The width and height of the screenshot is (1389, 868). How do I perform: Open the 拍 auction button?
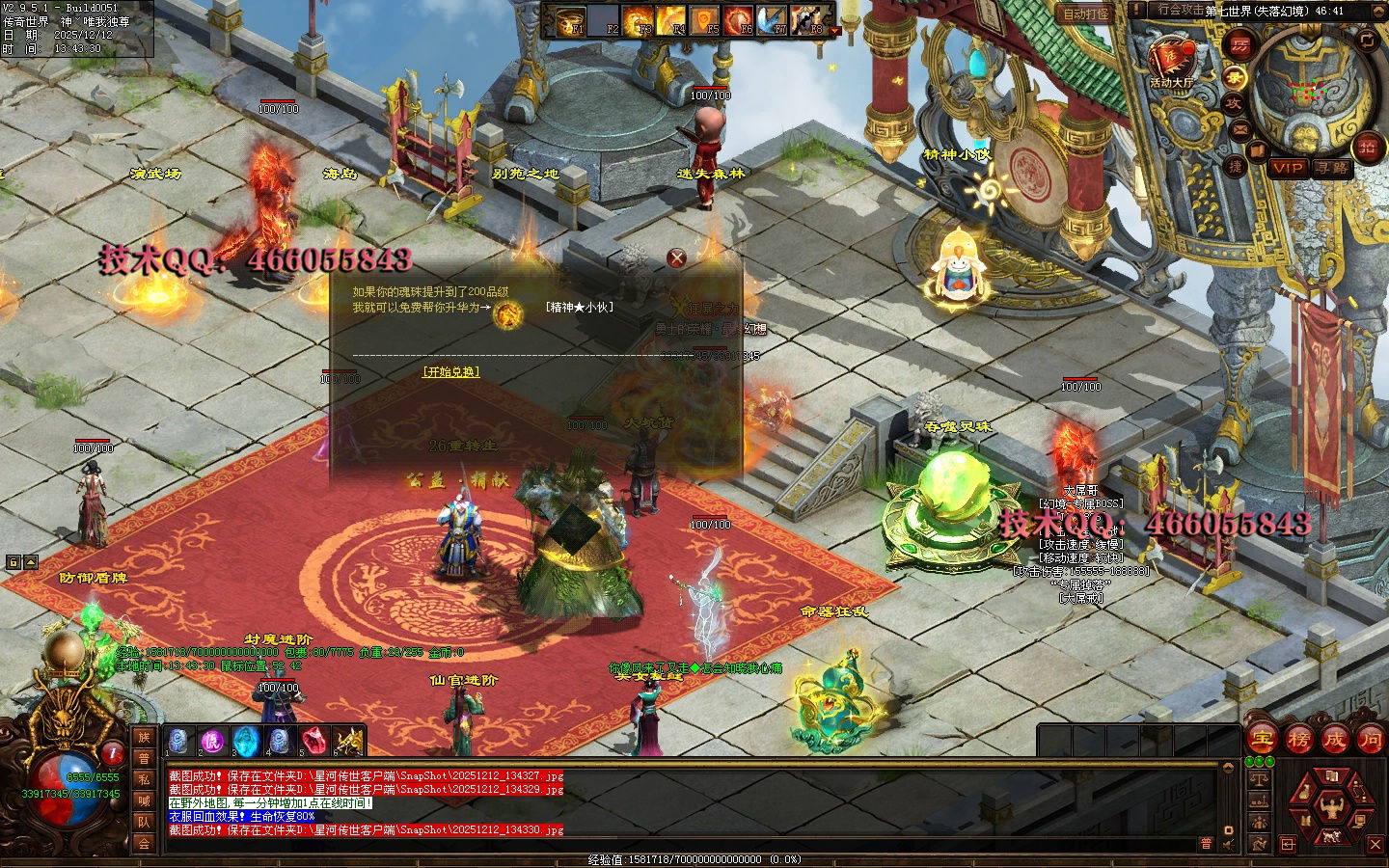tap(1368, 147)
